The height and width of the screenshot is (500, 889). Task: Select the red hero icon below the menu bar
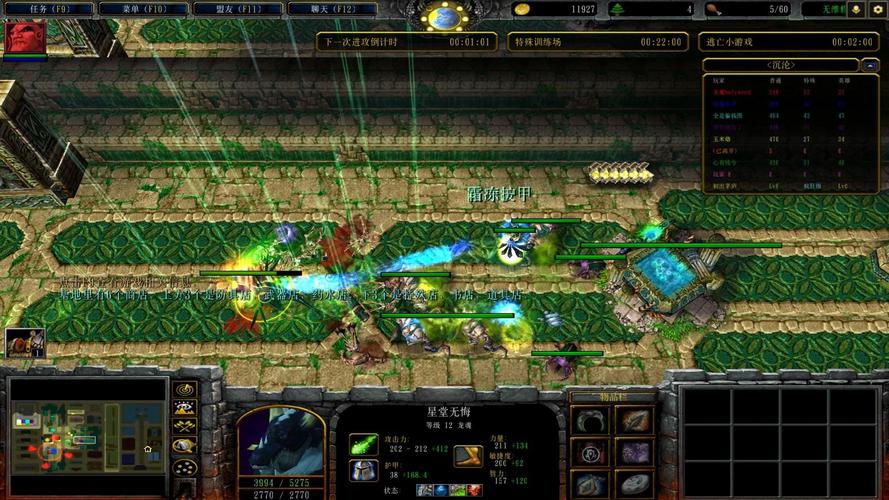[x=25, y=38]
